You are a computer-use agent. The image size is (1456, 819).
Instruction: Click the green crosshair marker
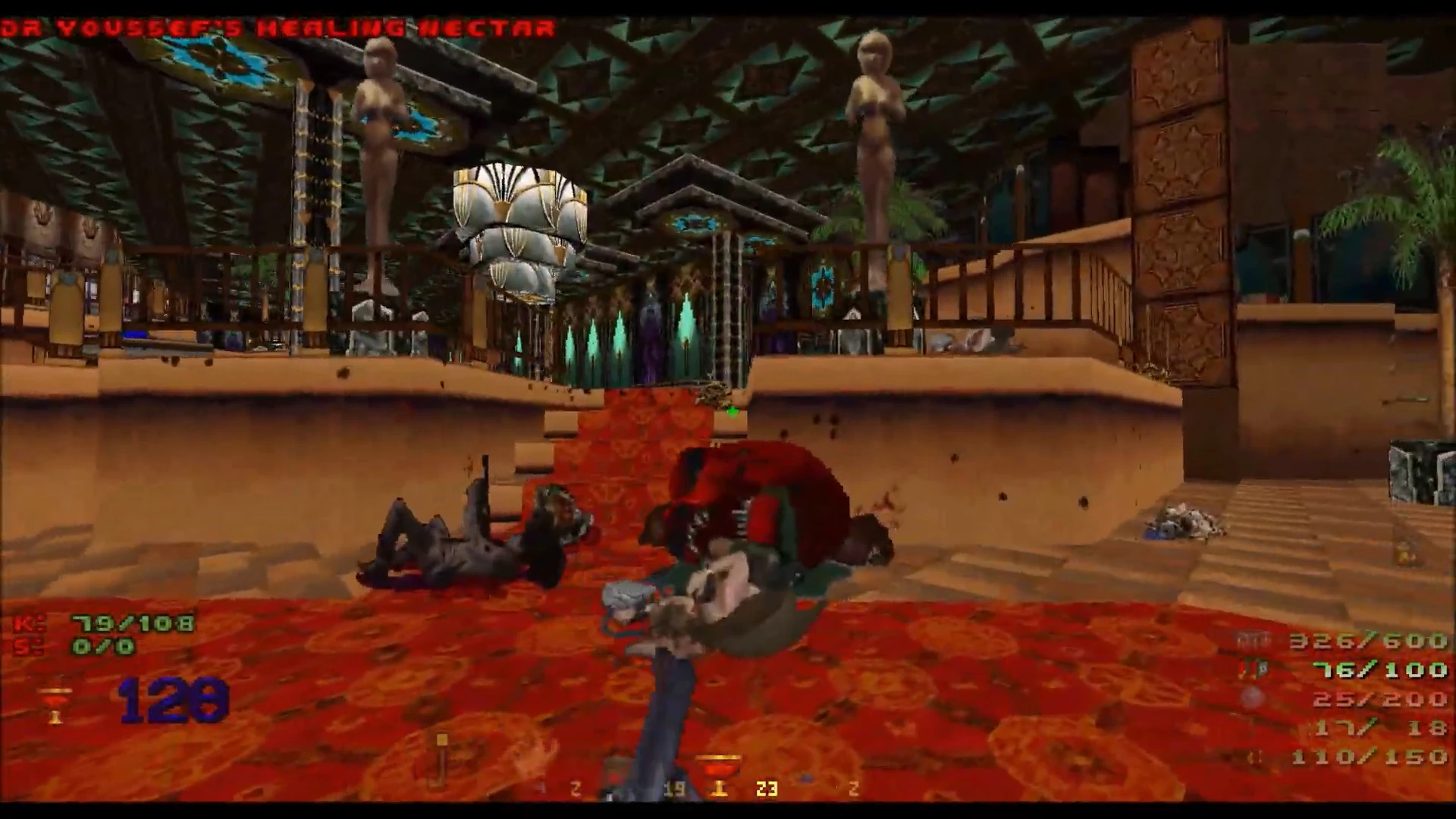[732, 411]
